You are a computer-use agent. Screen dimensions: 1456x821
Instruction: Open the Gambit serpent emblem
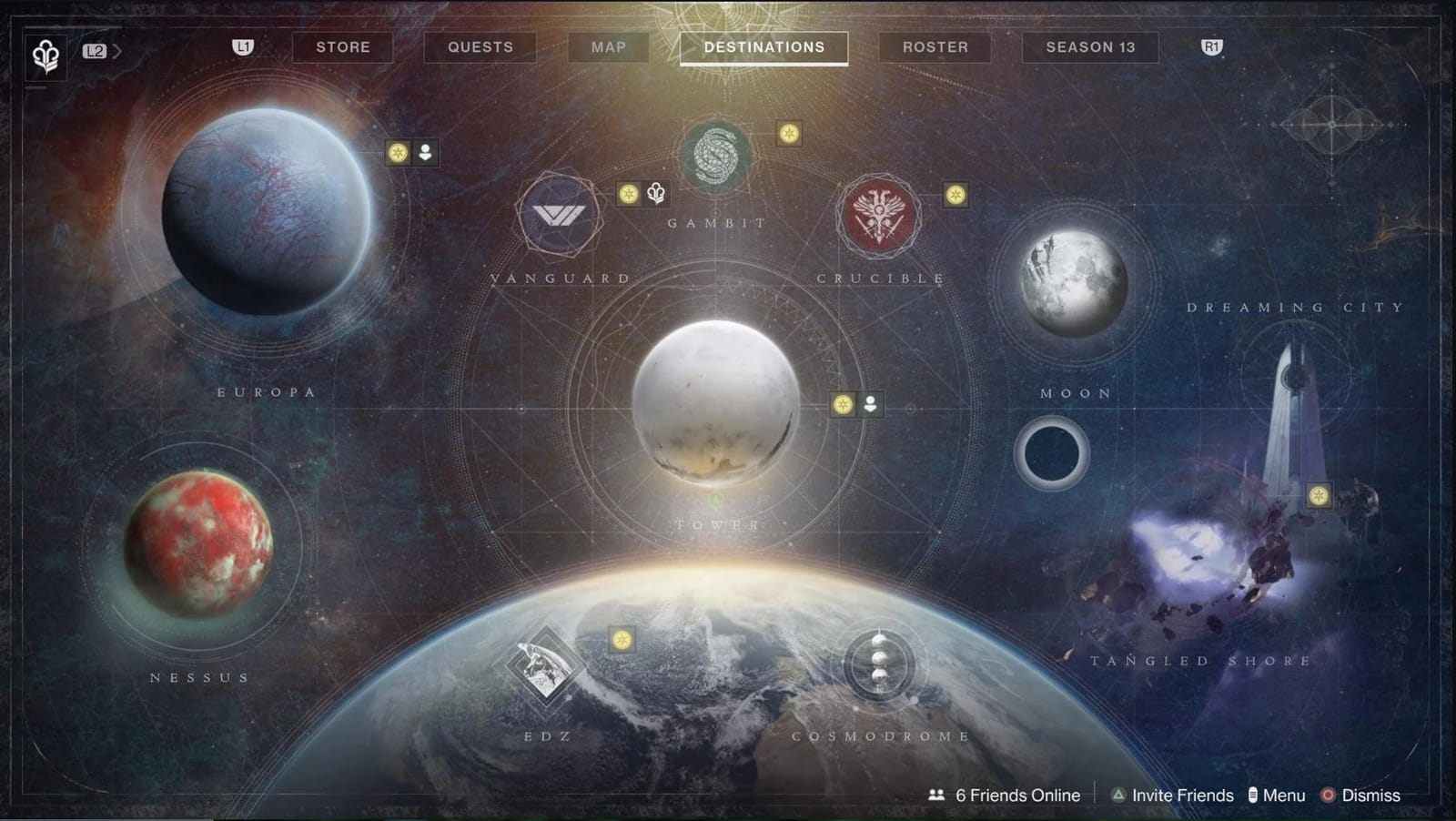tap(713, 153)
